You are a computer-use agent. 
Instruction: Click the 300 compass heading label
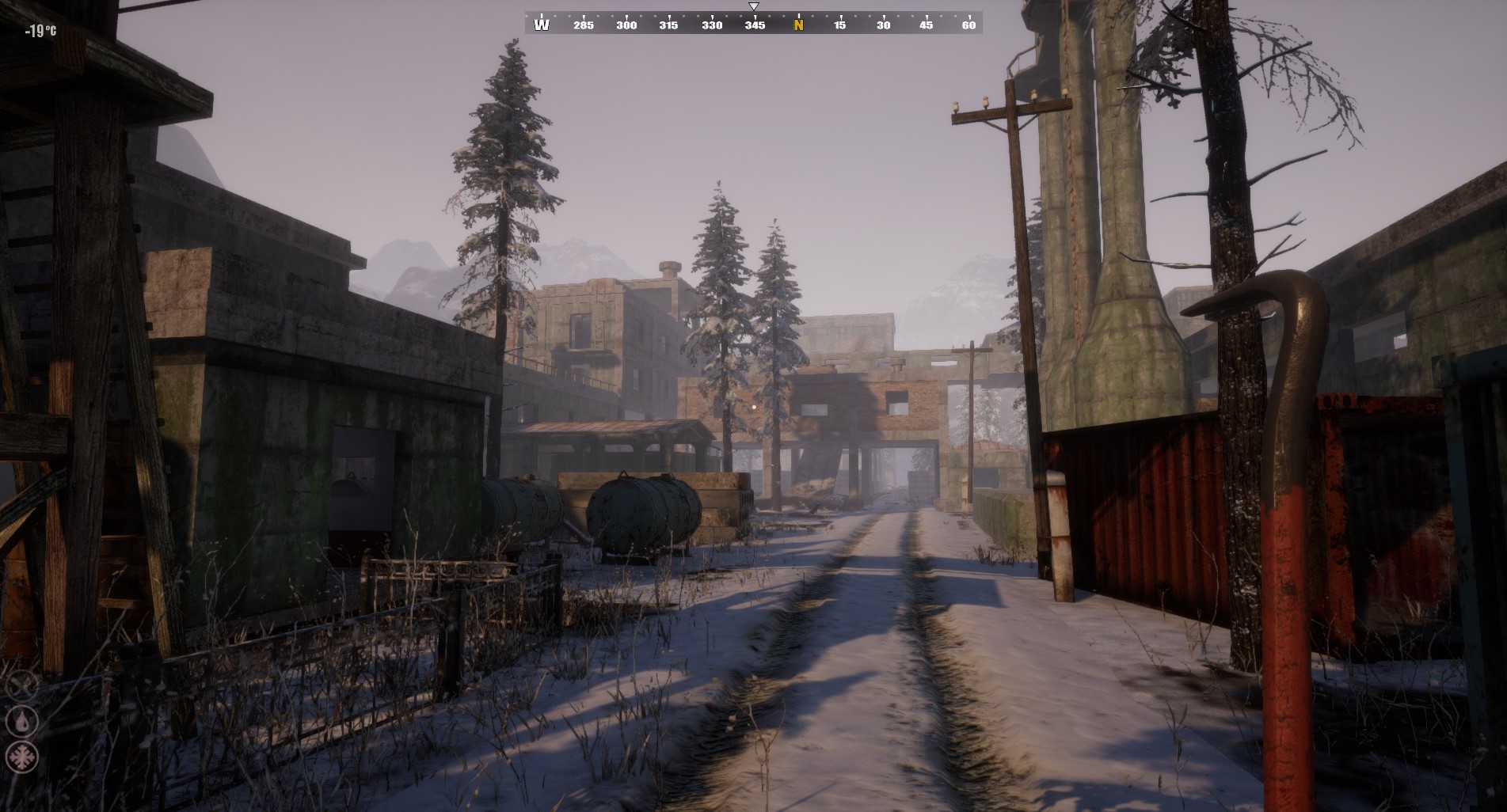tap(626, 25)
